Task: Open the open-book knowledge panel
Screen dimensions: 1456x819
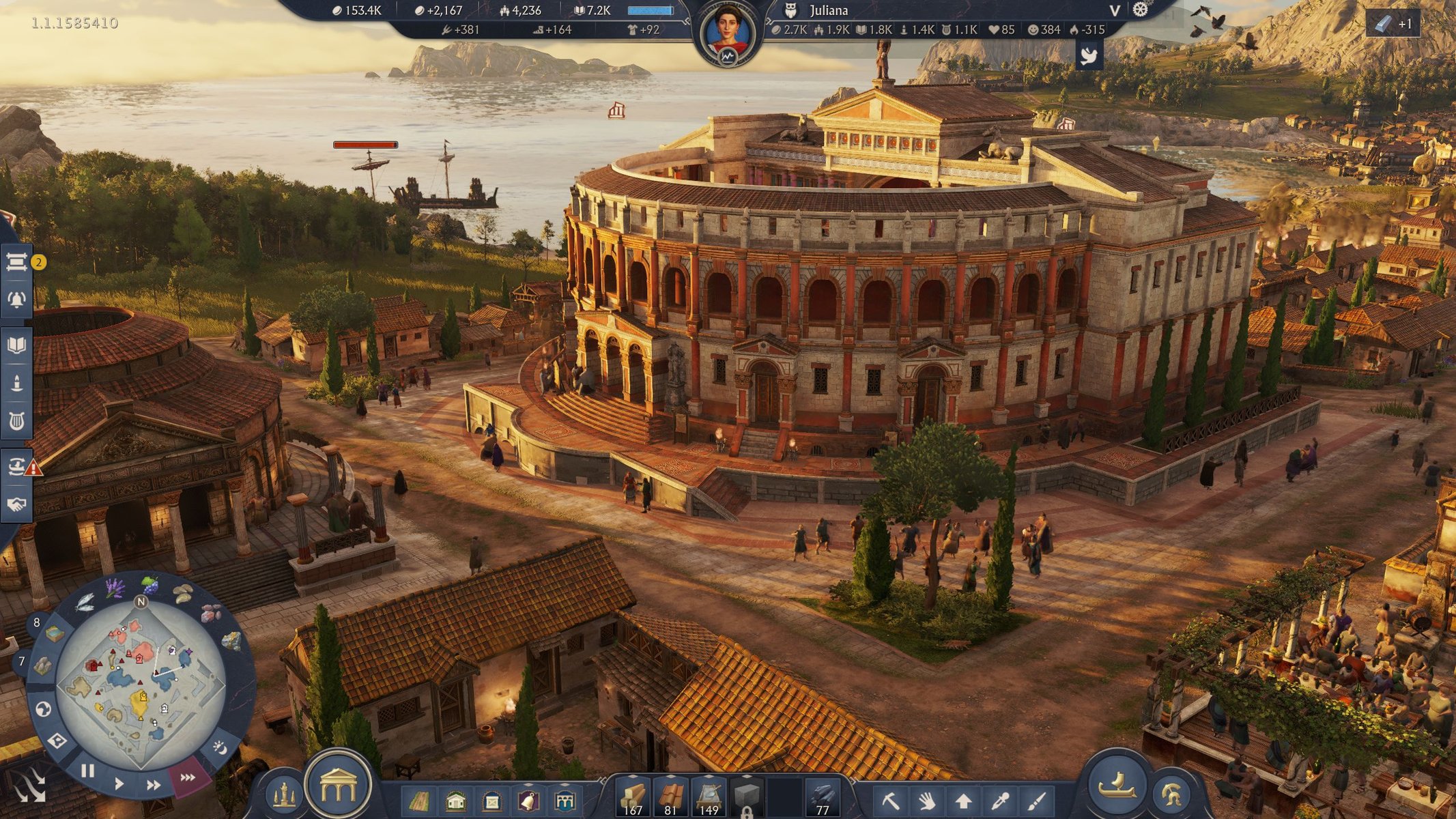Action: coord(16,345)
